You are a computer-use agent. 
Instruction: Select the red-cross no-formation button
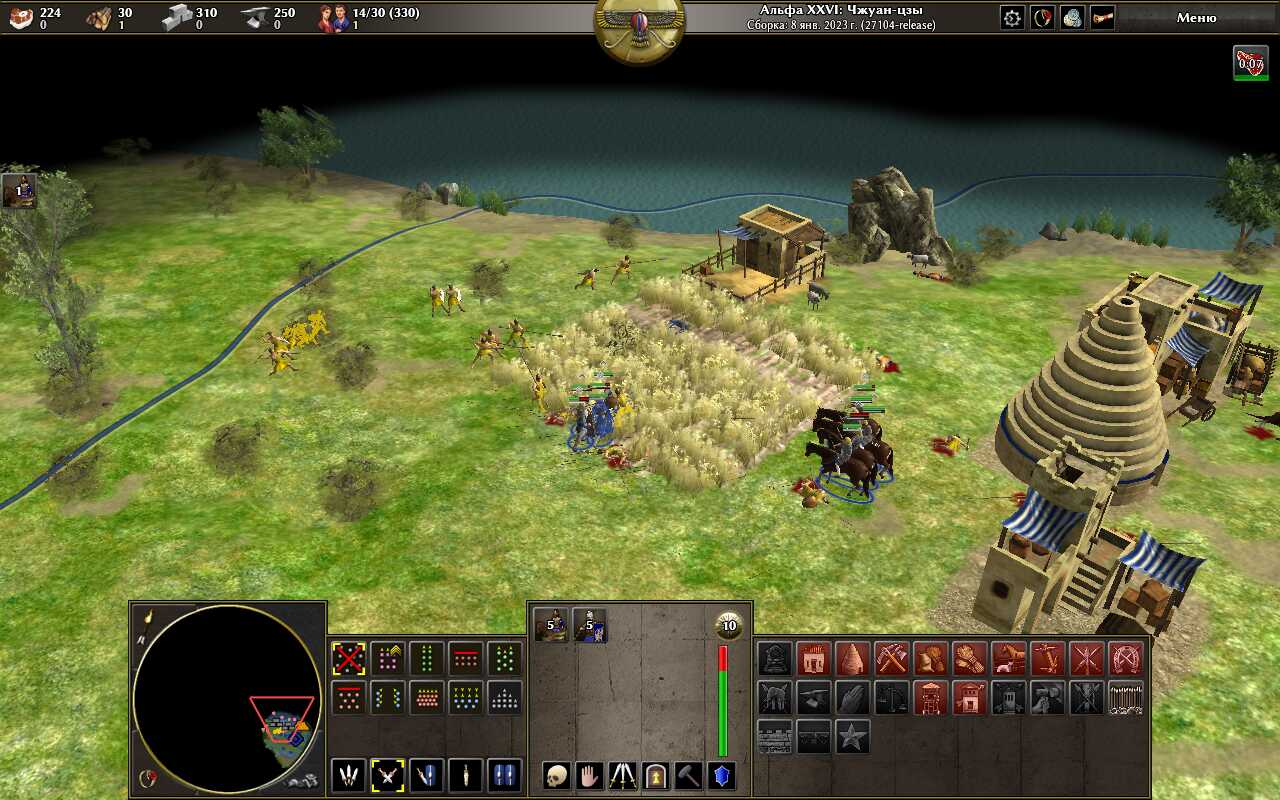(x=348, y=658)
